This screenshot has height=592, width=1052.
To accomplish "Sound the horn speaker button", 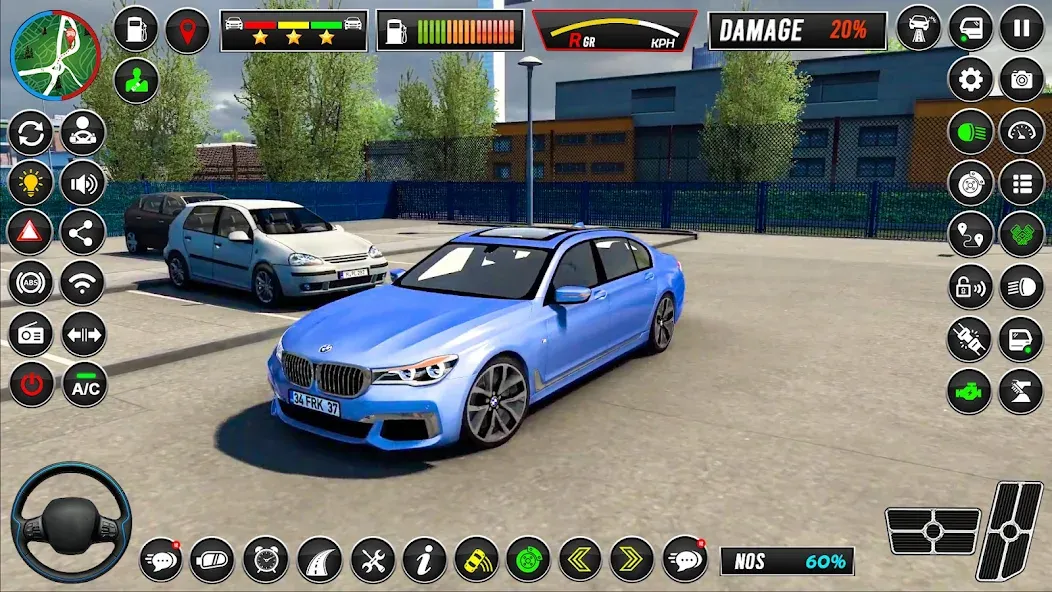I will (x=83, y=182).
